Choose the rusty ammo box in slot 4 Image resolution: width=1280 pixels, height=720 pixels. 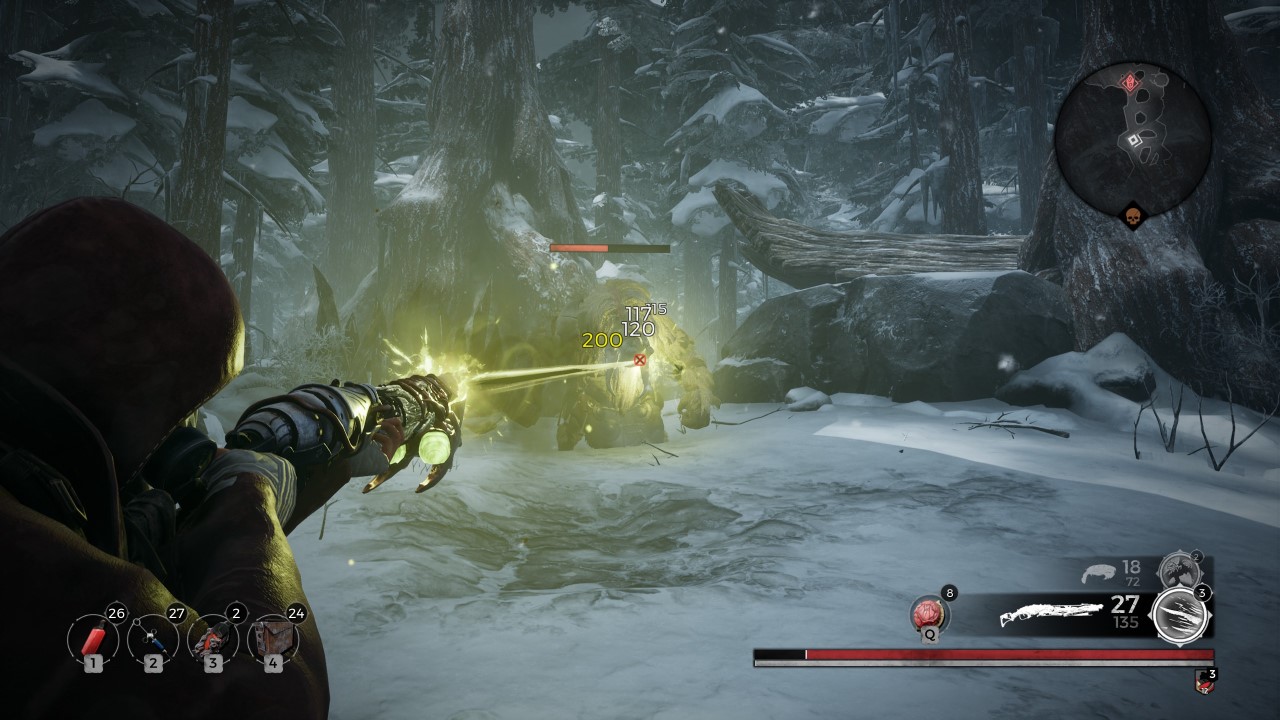(x=272, y=637)
